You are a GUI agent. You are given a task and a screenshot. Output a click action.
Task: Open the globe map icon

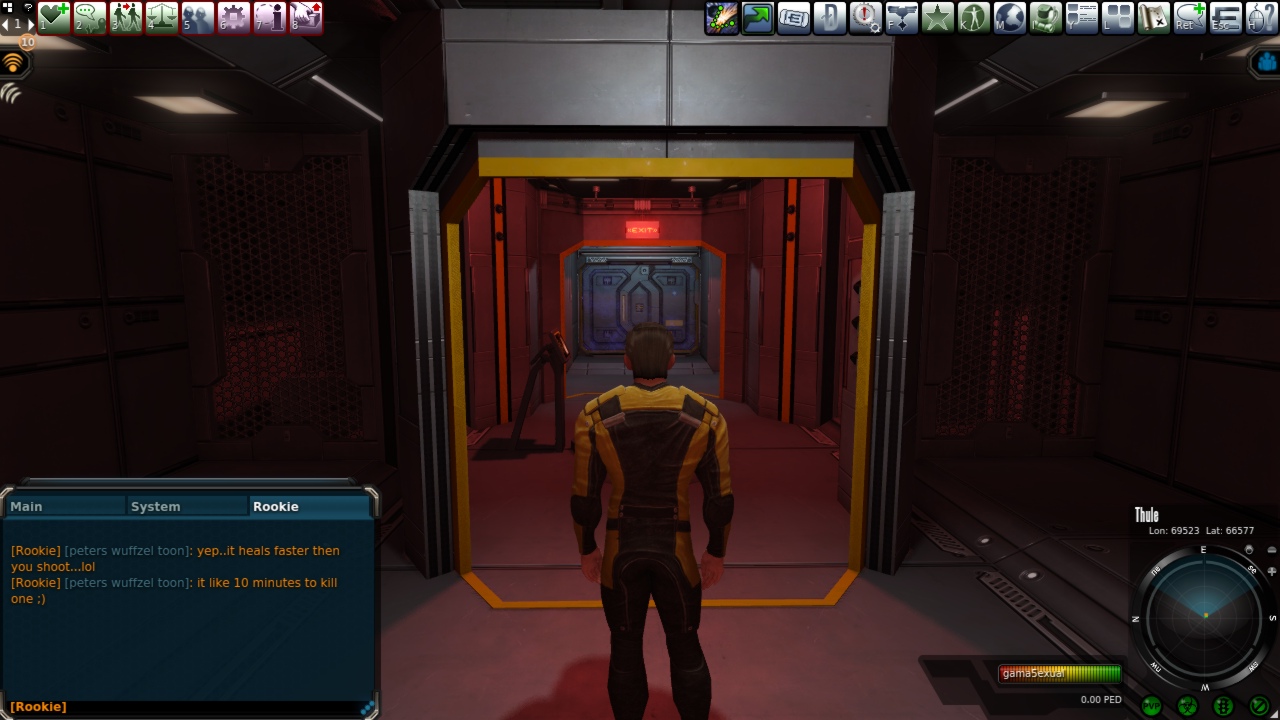pos(1010,17)
